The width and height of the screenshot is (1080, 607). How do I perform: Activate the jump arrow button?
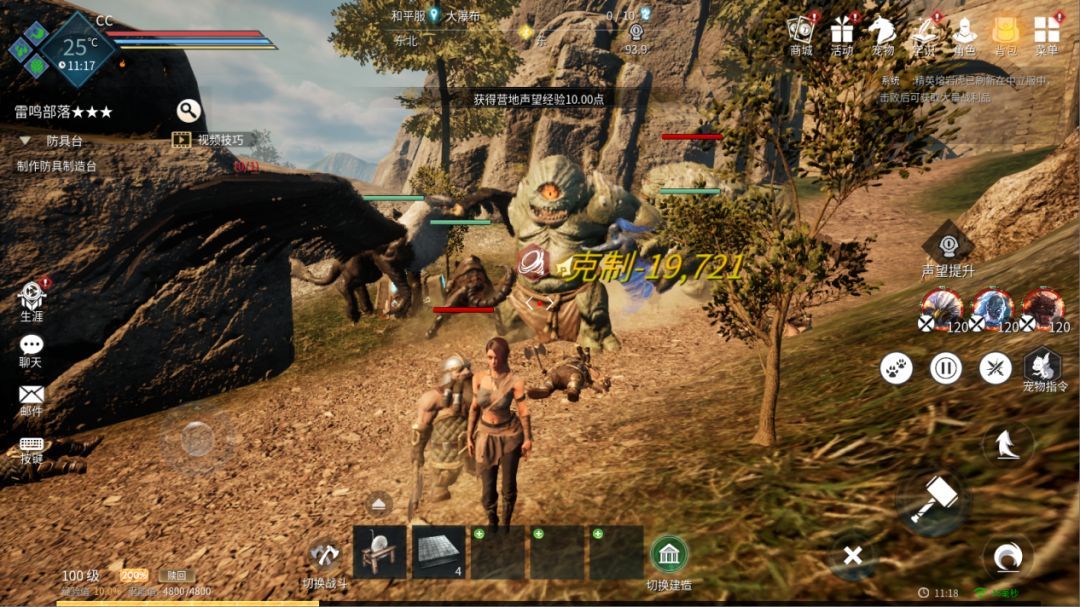(x=1008, y=444)
